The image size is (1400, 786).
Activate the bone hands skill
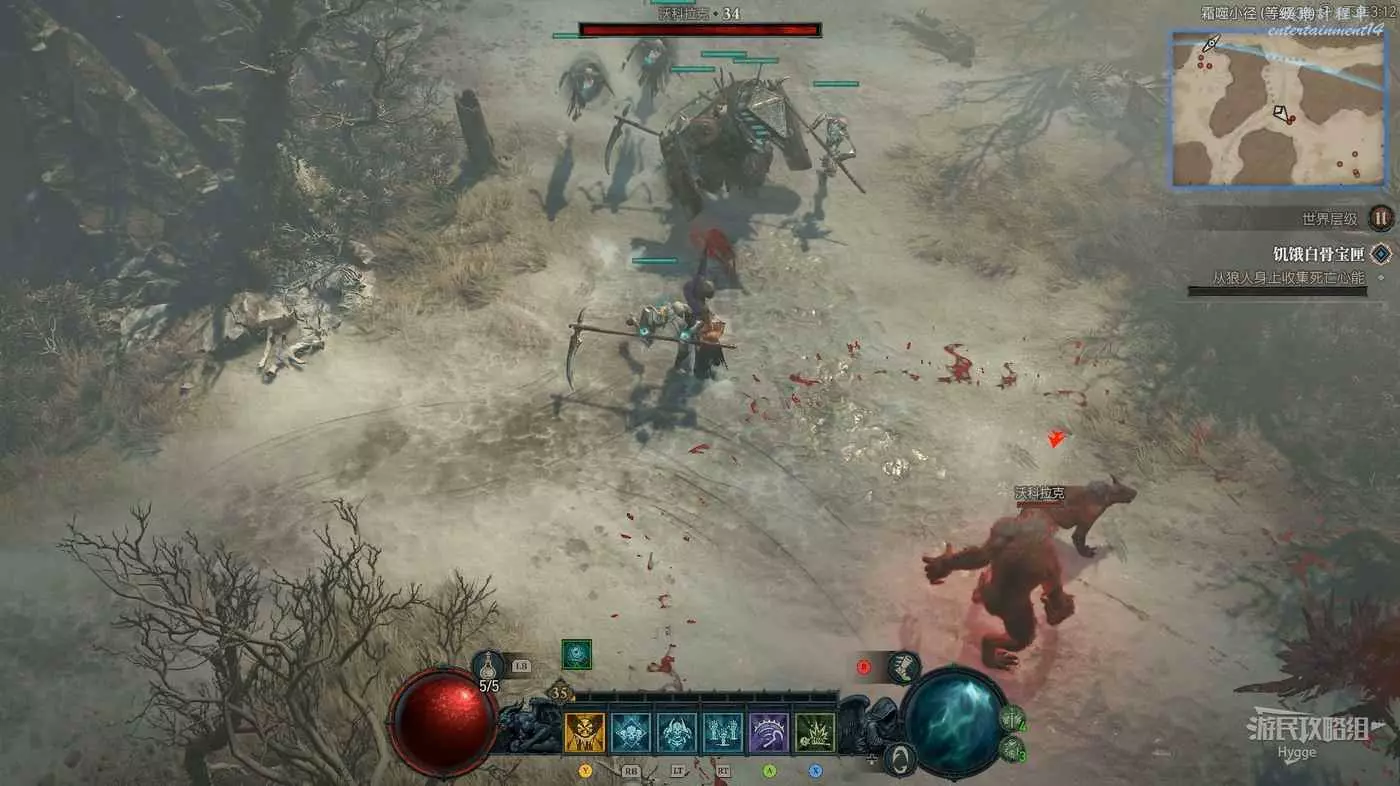723,733
